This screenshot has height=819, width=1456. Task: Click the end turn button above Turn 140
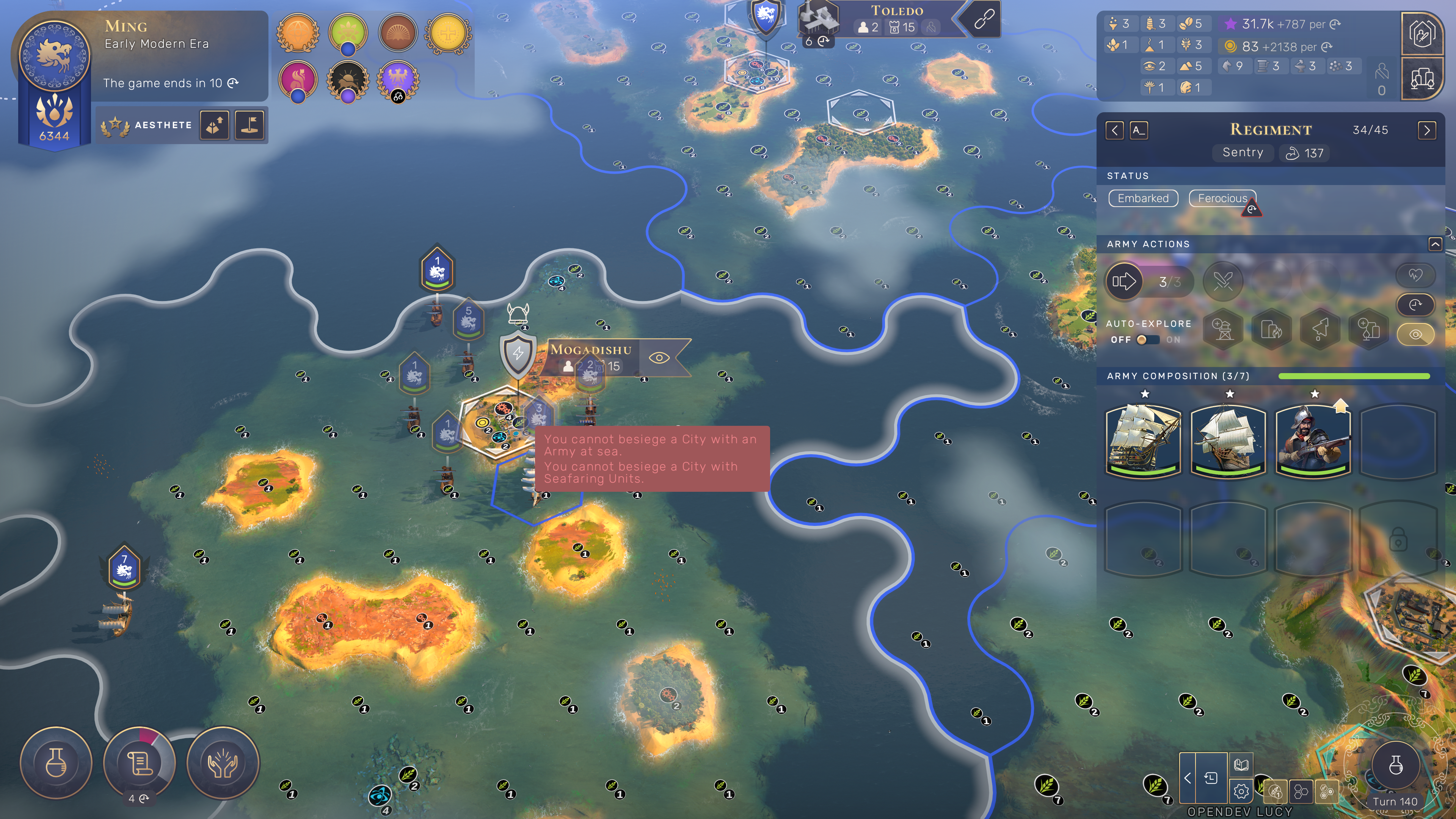click(1395, 765)
